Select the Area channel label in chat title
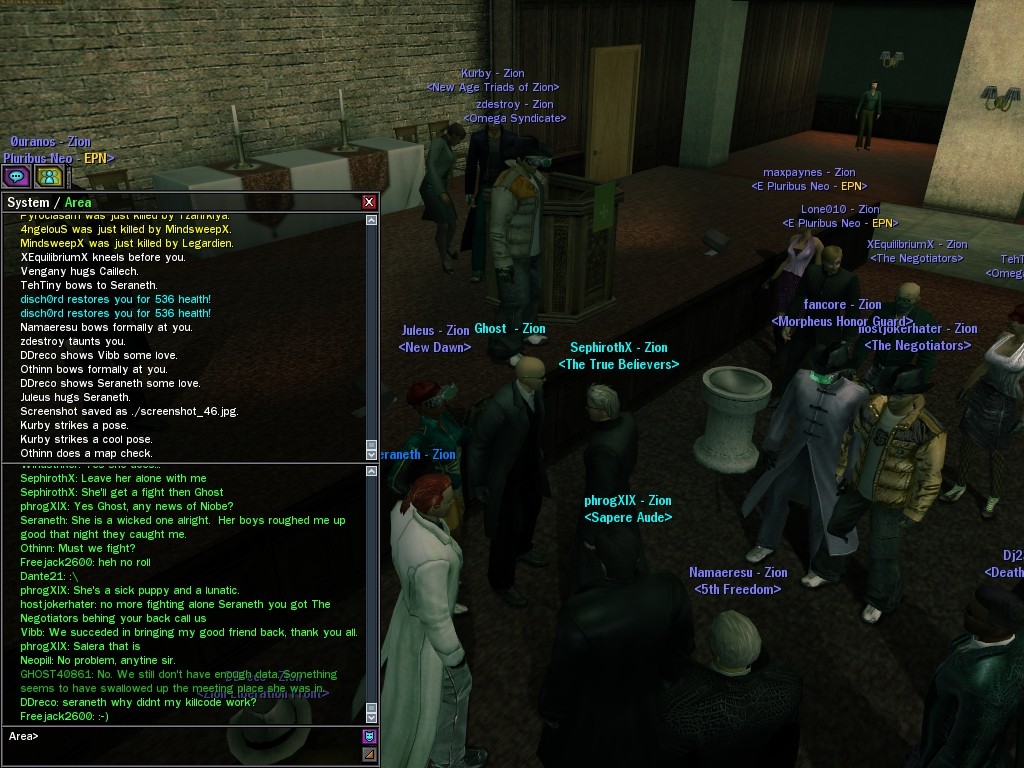 pos(78,203)
